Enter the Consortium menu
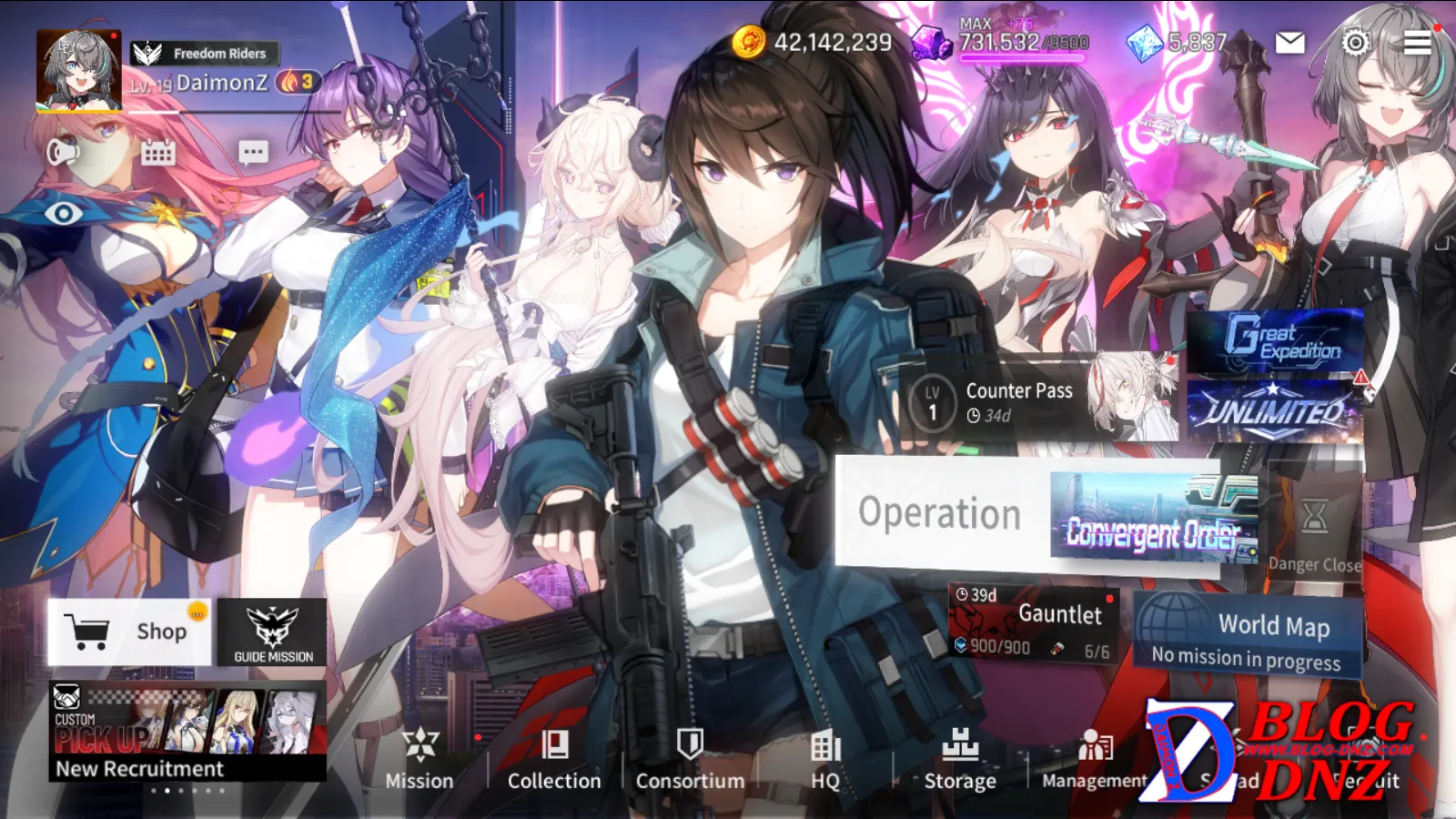Image resolution: width=1456 pixels, height=819 pixels. (x=690, y=758)
